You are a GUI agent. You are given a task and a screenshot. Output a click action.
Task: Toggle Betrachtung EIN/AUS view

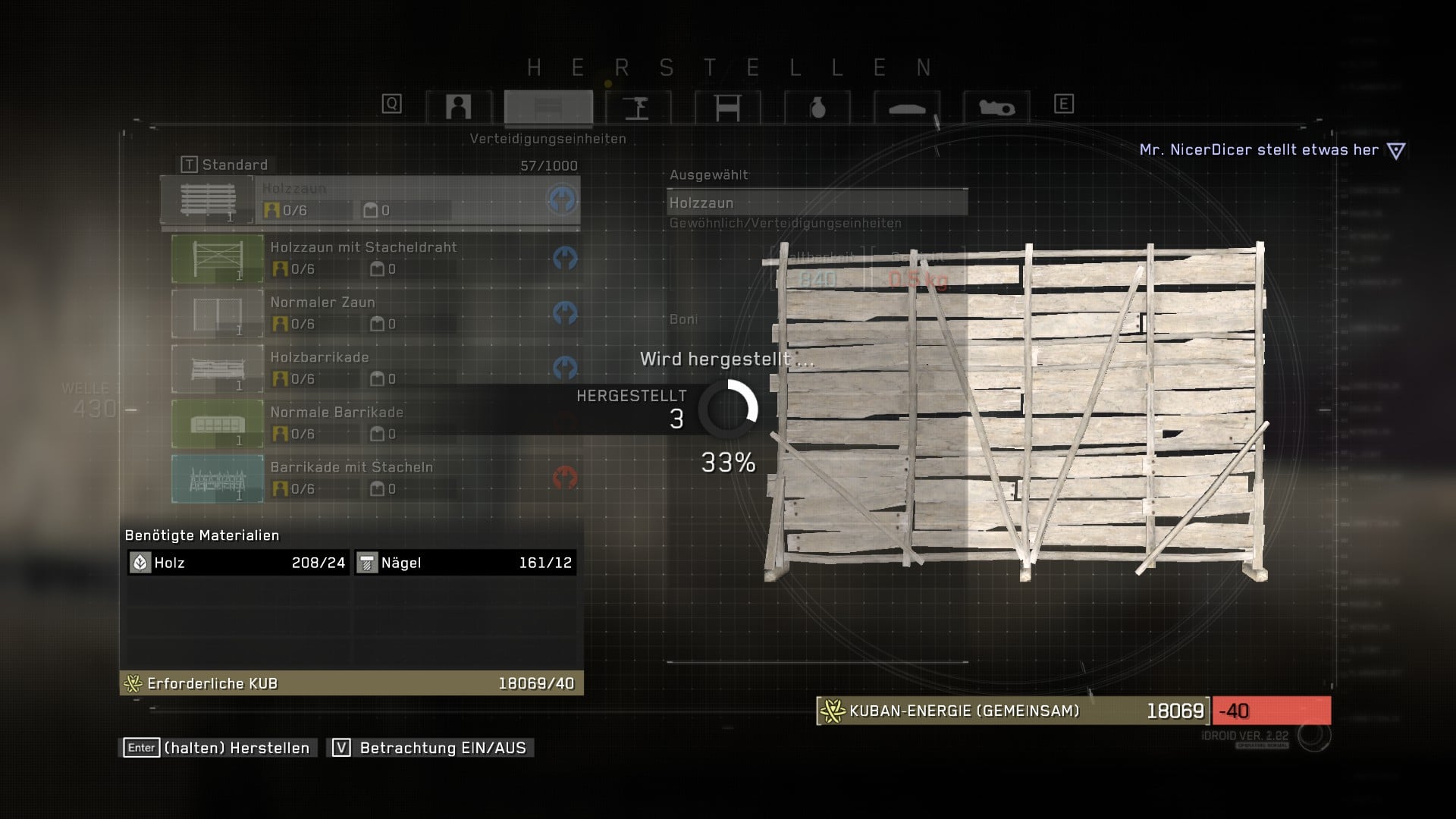[x=431, y=748]
